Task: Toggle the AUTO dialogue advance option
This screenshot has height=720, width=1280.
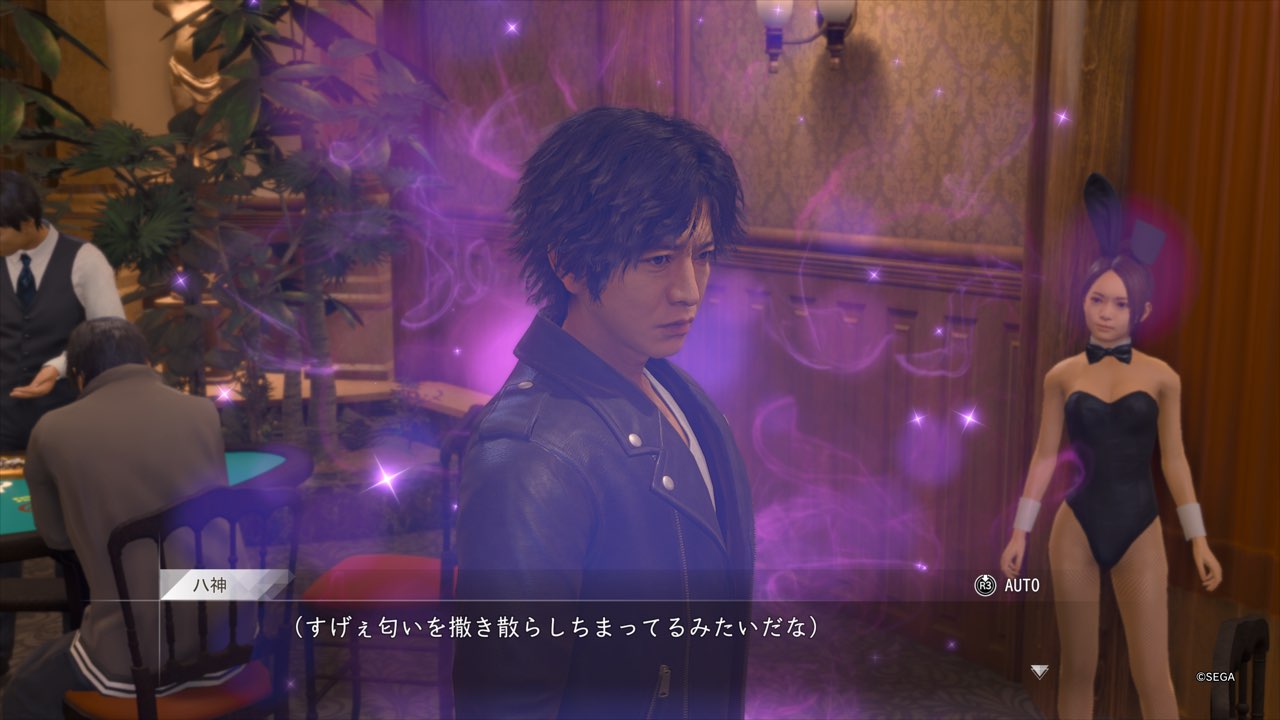Action: 1008,585
